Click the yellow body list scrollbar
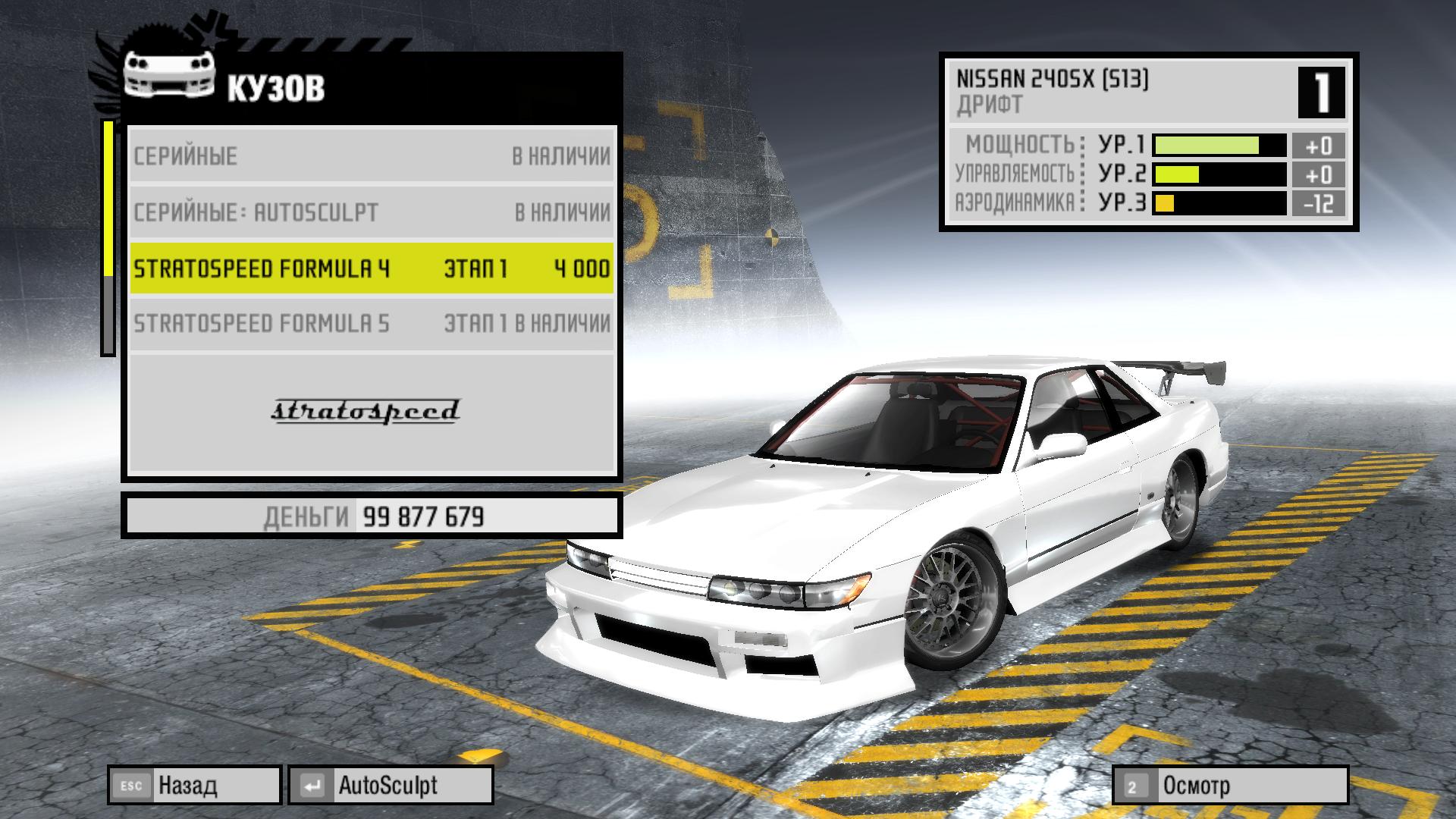This screenshot has height=819, width=1456. (x=108, y=199)
